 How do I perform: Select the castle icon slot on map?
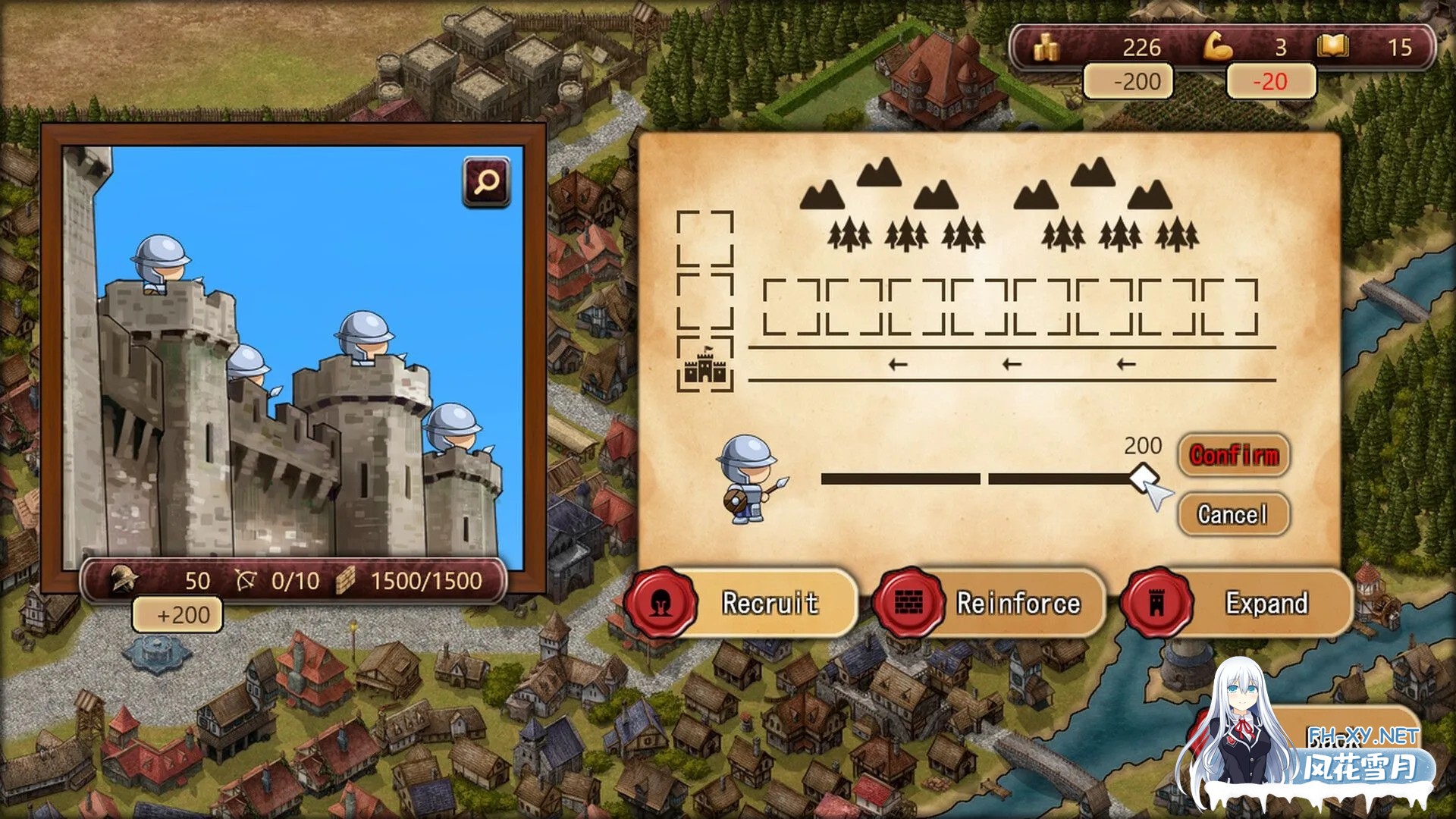pyautogui.click(x=705, y=366)
